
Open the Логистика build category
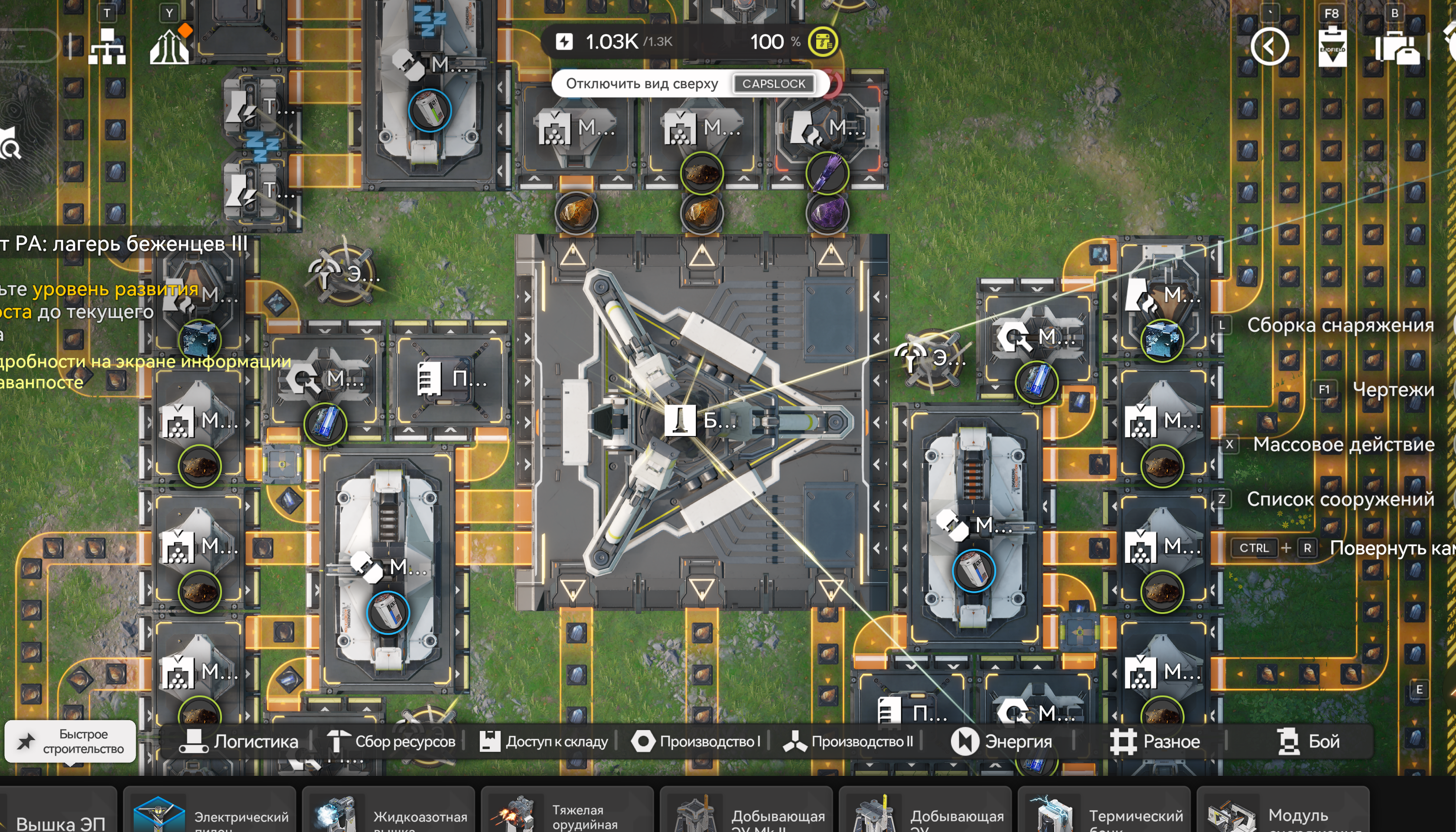[239, 741]
